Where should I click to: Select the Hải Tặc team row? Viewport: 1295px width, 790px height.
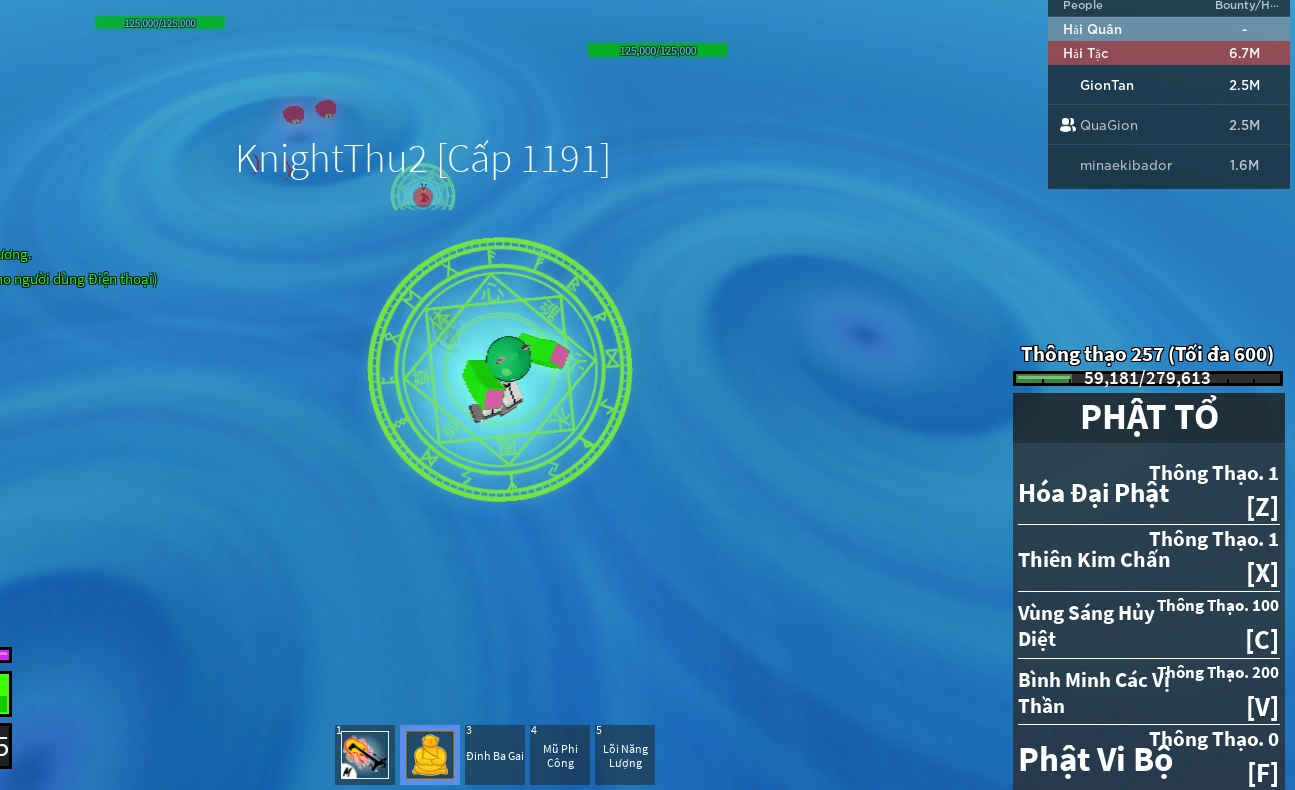click(x=1168, y=53)
